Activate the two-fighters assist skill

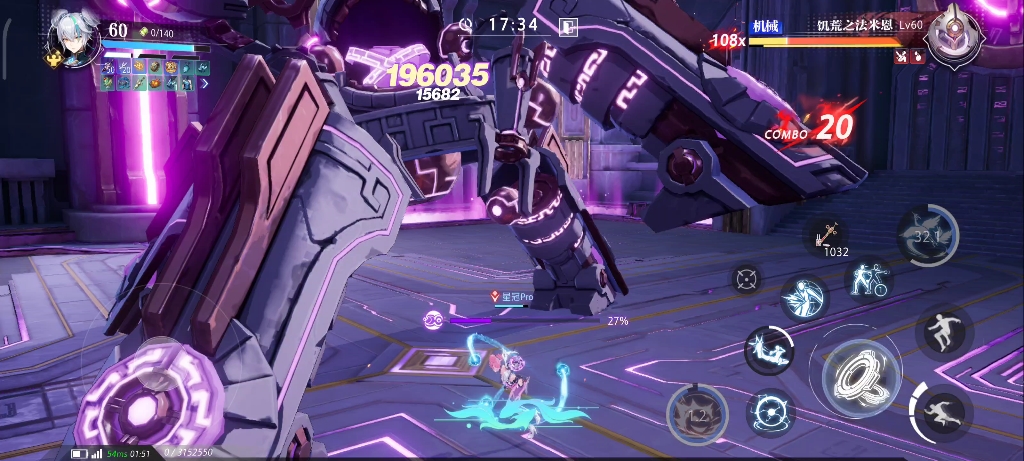(x=866, y=281)
